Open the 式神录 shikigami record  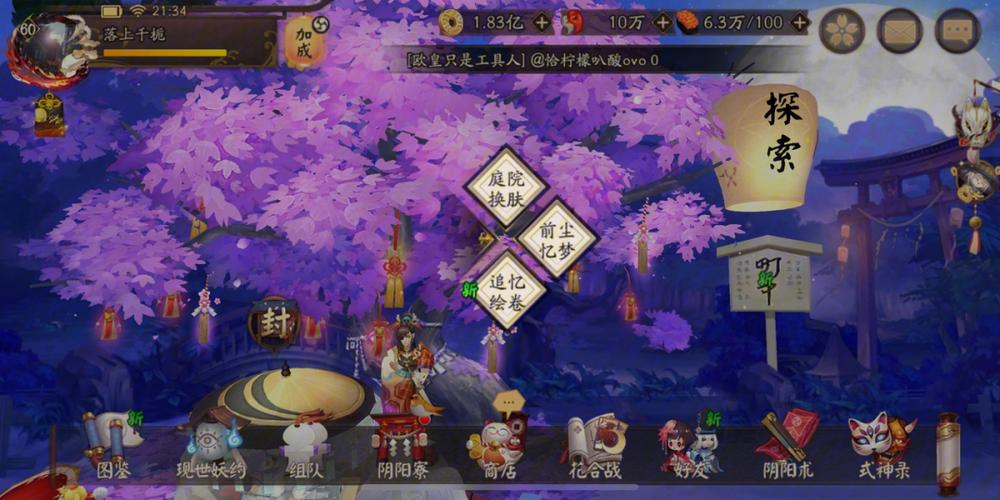[x=882, y=445]
